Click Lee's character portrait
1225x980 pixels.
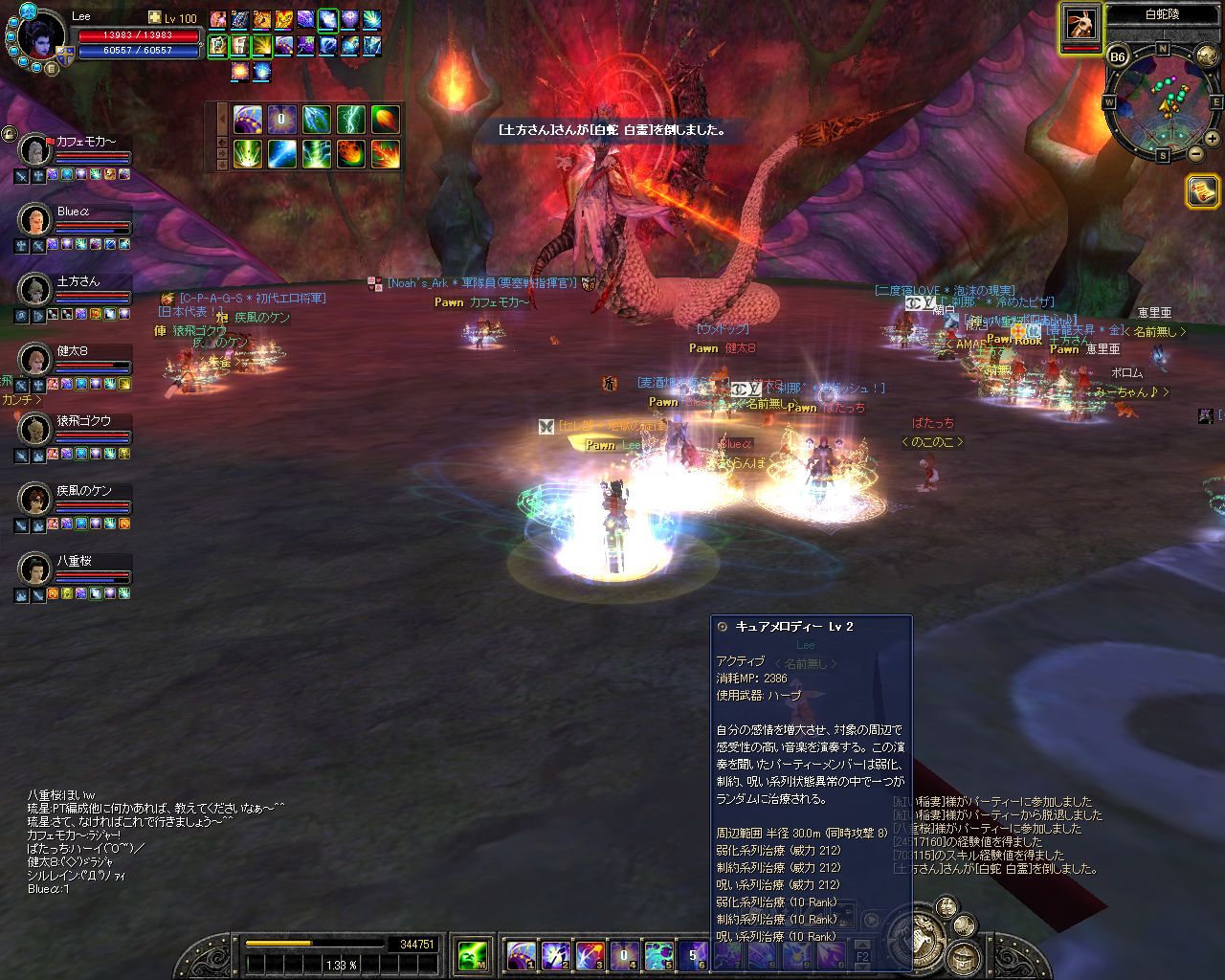(x=42, y=38)
